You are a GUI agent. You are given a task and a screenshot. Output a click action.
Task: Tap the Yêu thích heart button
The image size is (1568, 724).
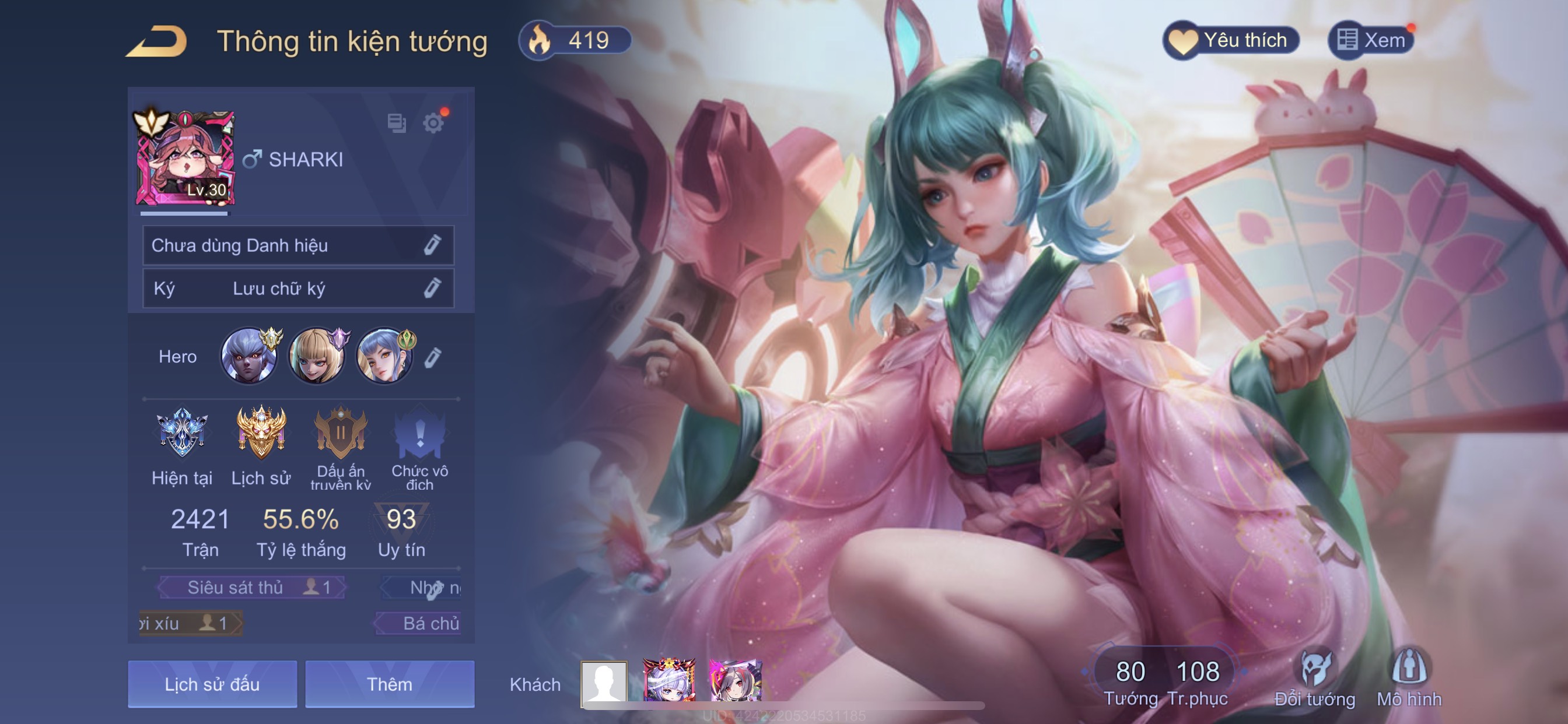point(1231,41)
